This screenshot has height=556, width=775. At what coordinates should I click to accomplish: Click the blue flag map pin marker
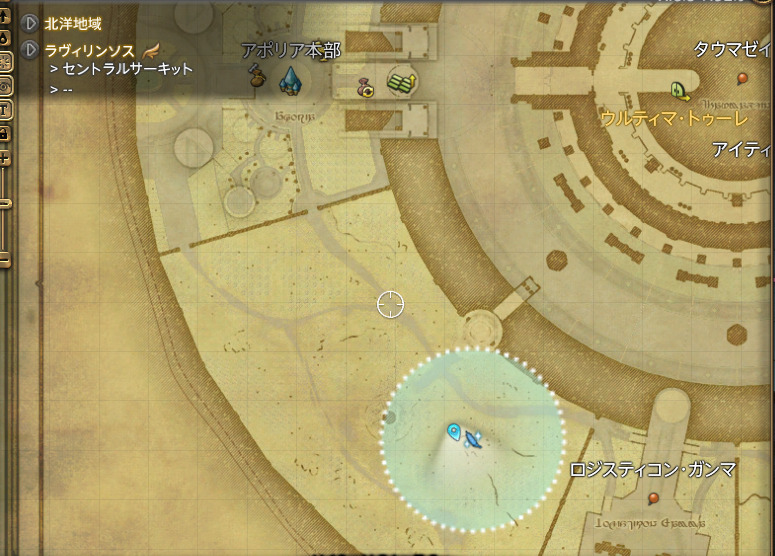455,432
